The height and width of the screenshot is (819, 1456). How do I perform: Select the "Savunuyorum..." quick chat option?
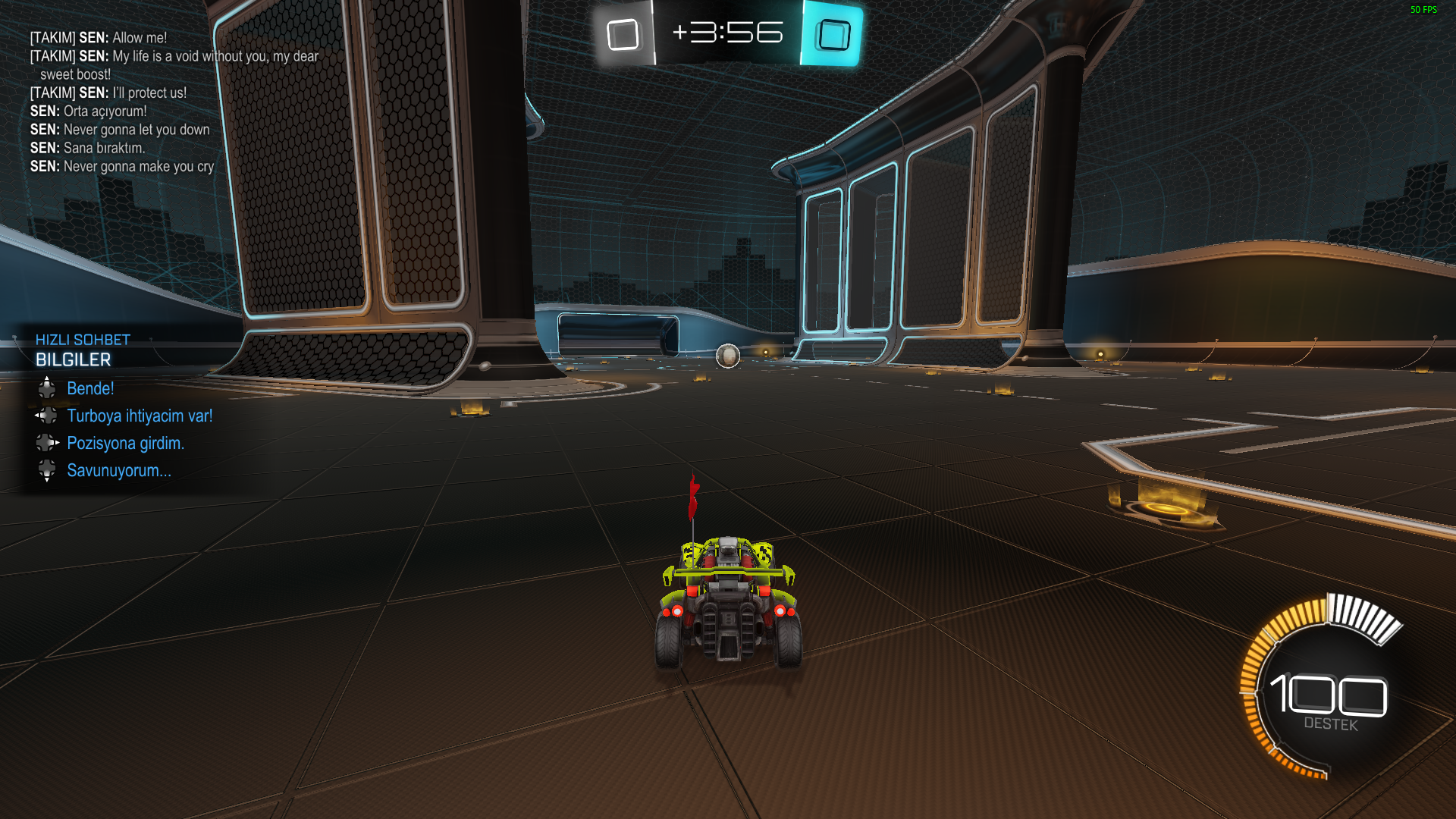click(x=118, y=470)
